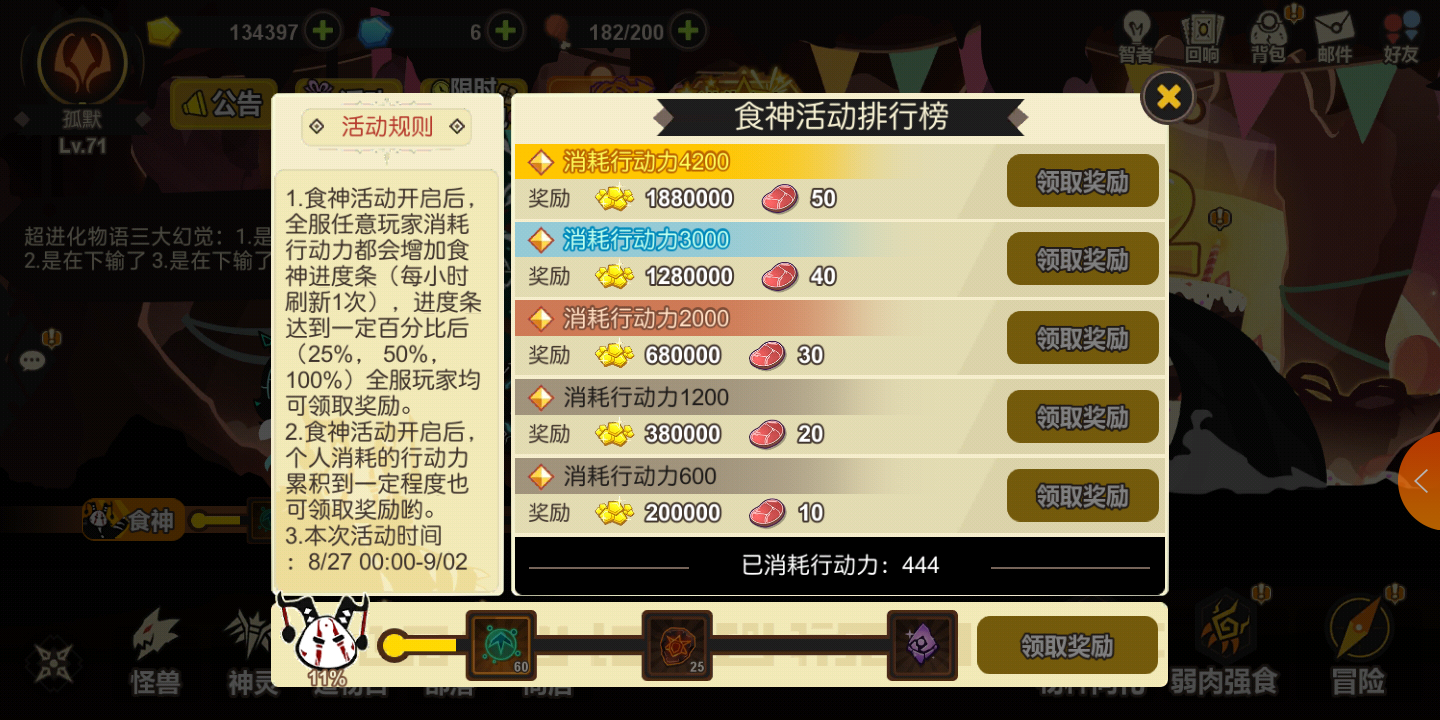Open the 冒险 adventure compass
The width and height of the screenshot is (1440, 720).
[x=1358, y=650]
